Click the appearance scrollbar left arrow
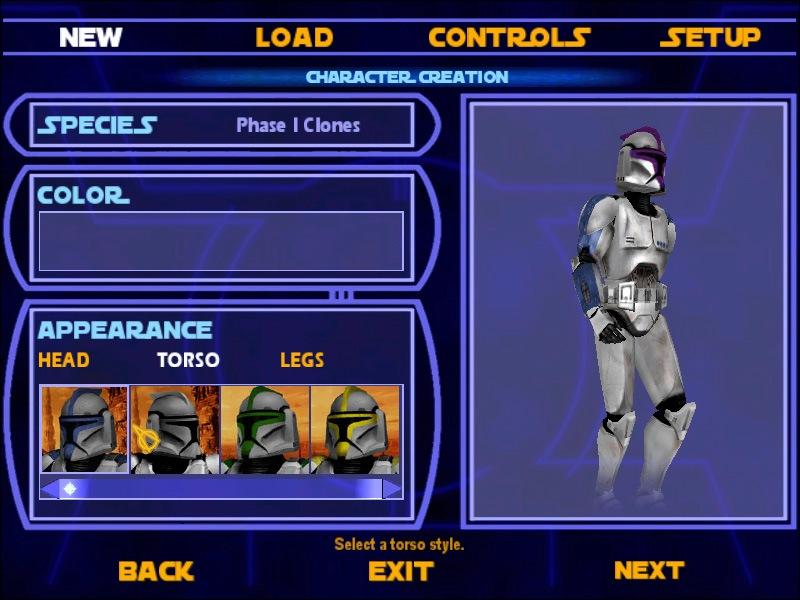 pos(48,489)
